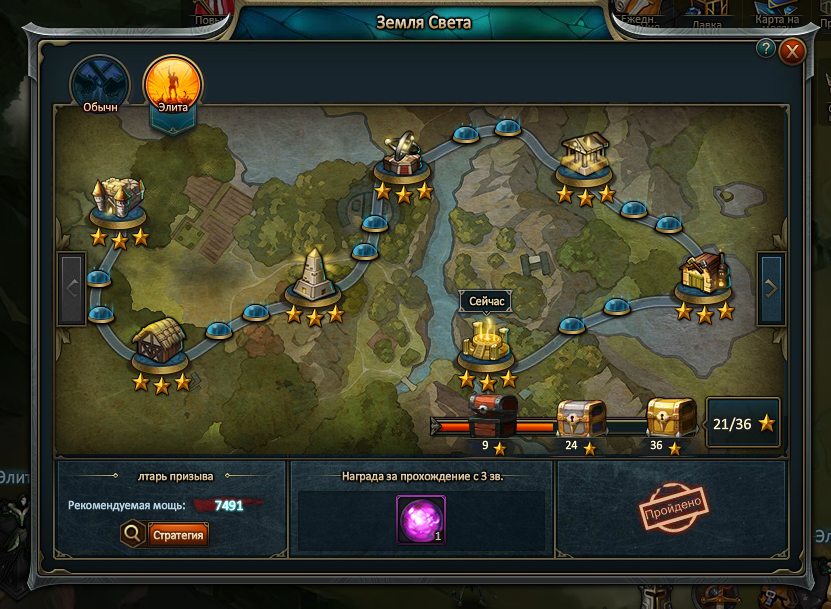Select the purple orb reward item
831x609 pixels.
coord(421,520)
